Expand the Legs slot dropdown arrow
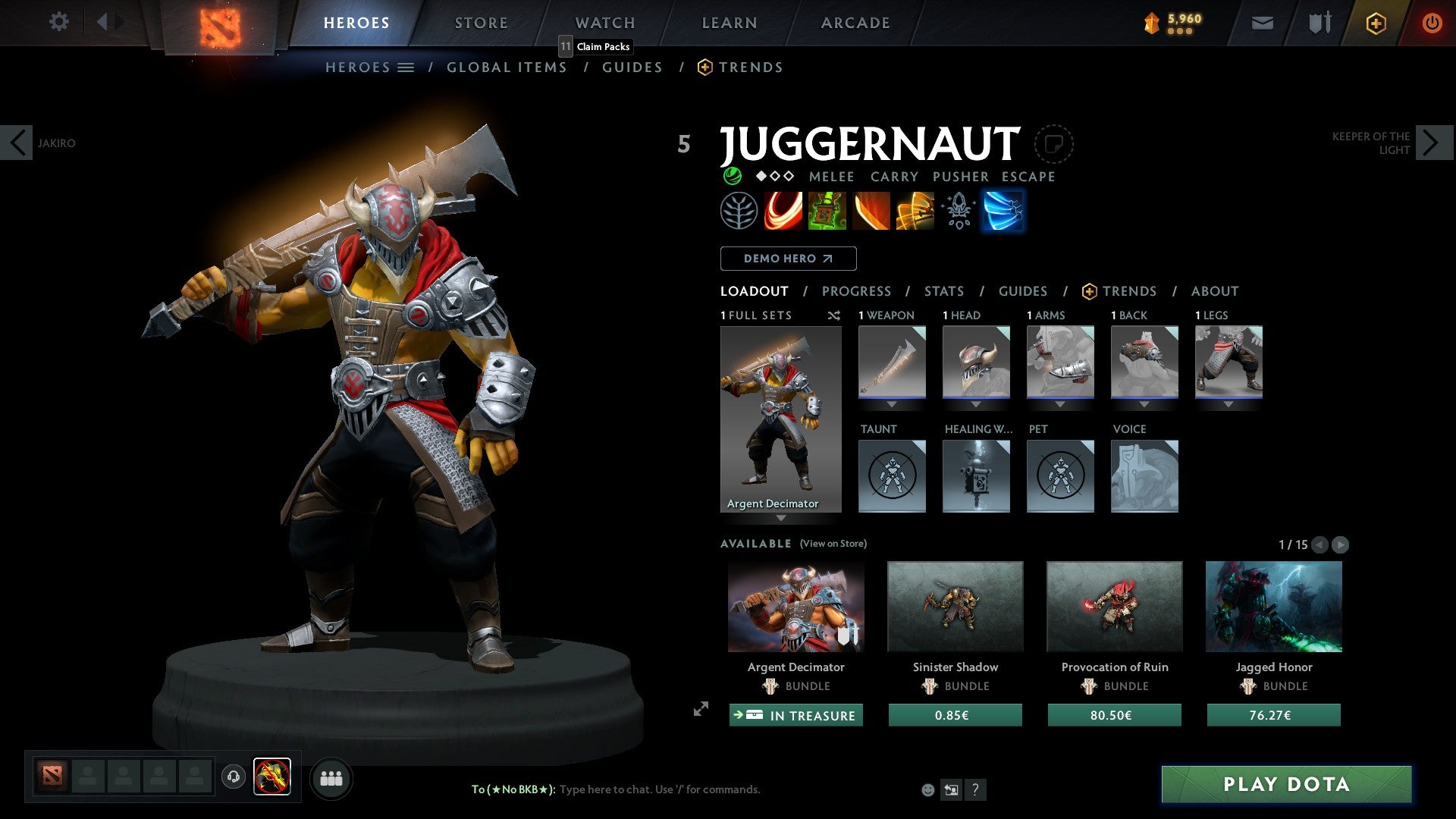The width and height of the screenshot is (1456, 819). pyautogui.click(x=1228, y=405)
